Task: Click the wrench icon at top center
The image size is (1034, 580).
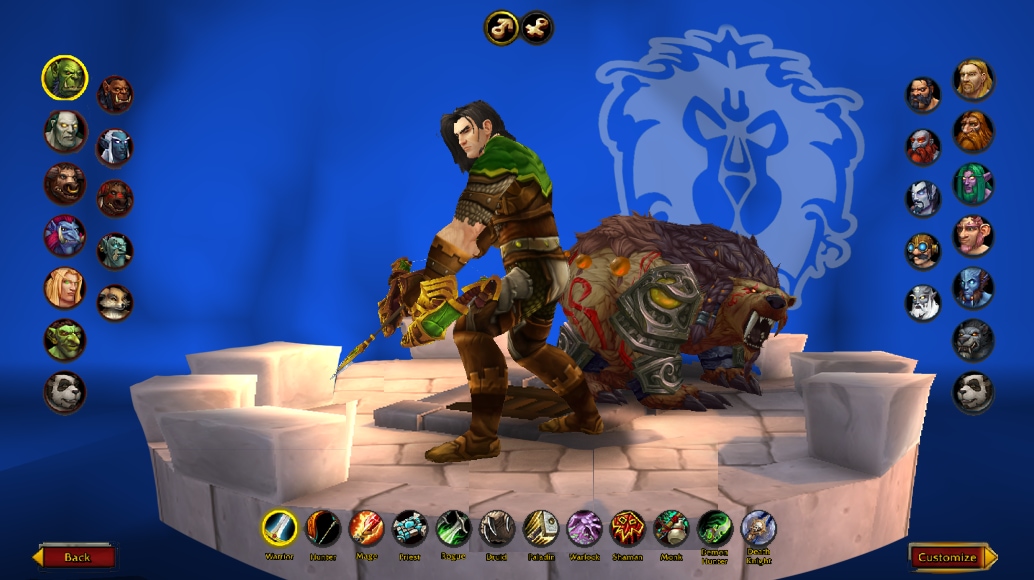Action: [537, 28]
